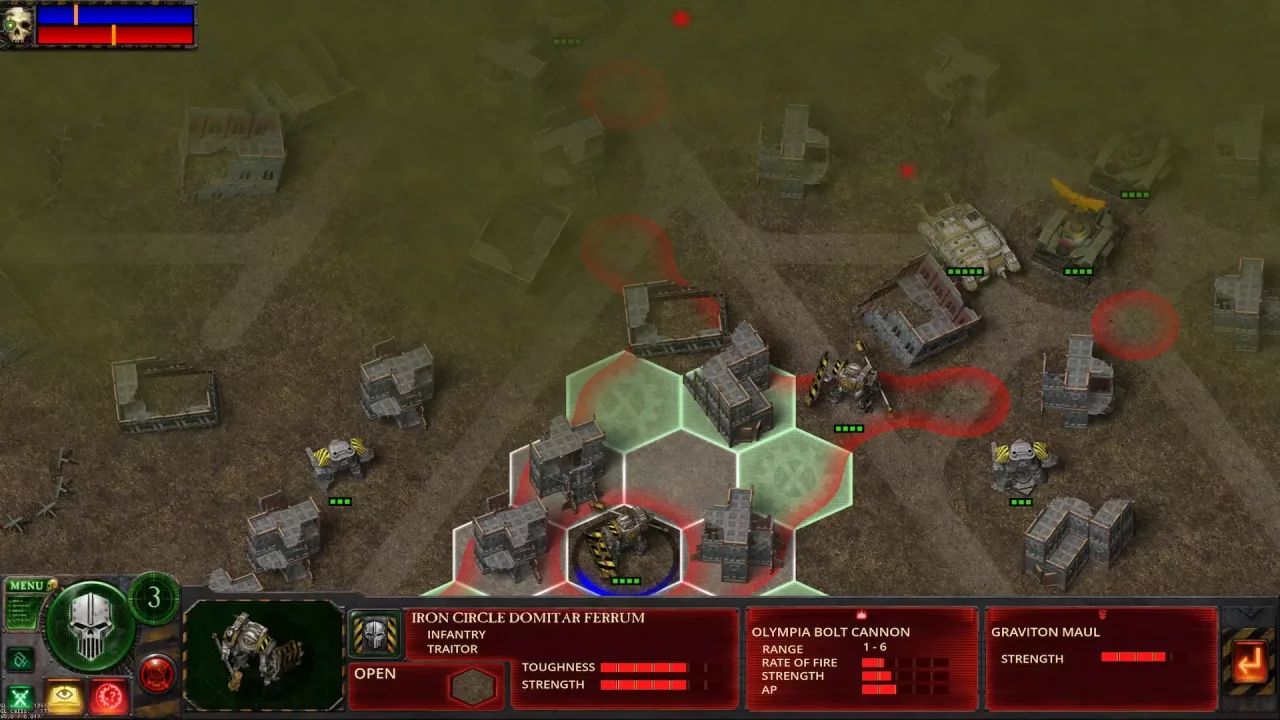Open the game MENU

click(26, 585)
